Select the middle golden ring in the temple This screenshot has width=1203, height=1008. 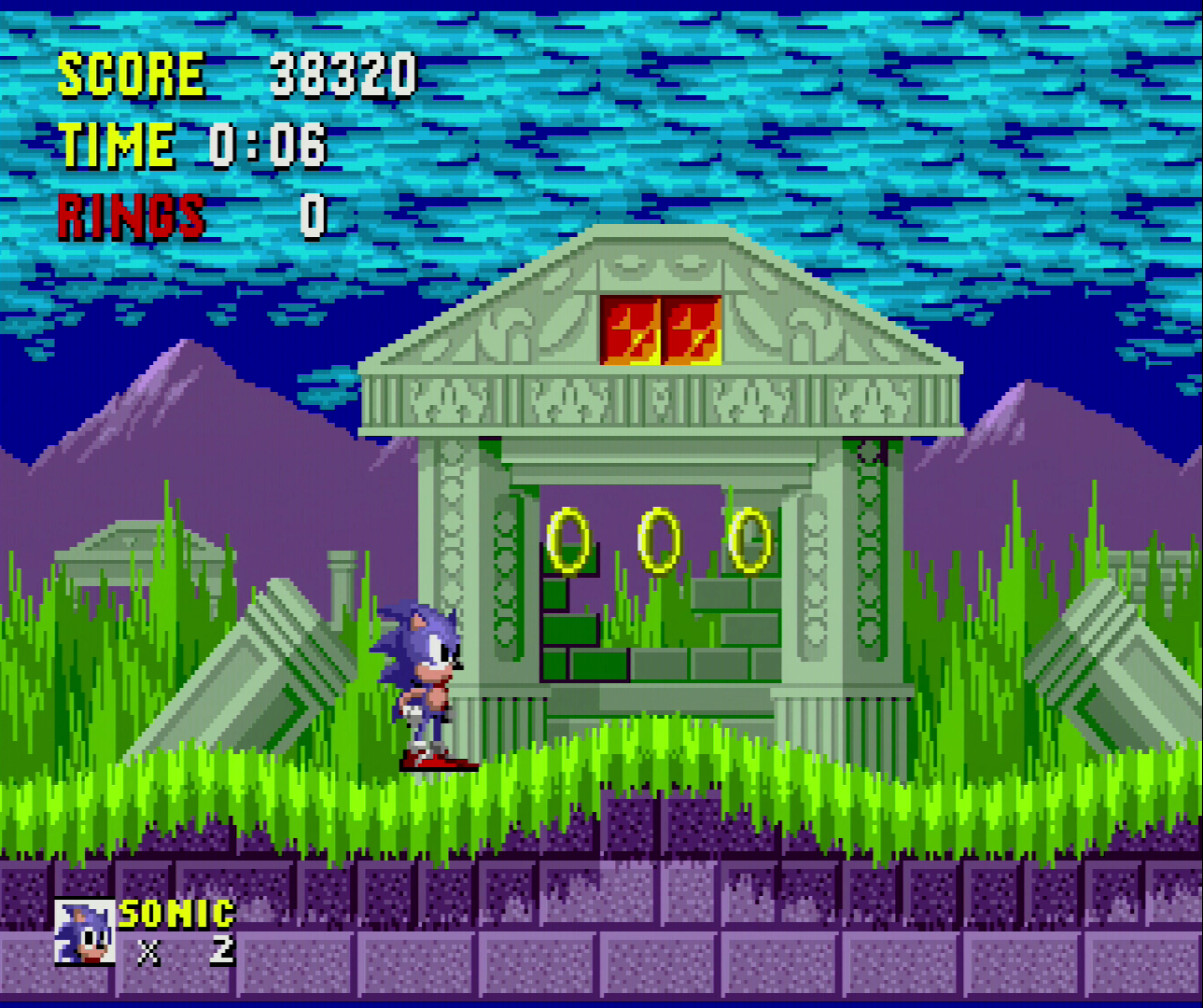(660, 539)
